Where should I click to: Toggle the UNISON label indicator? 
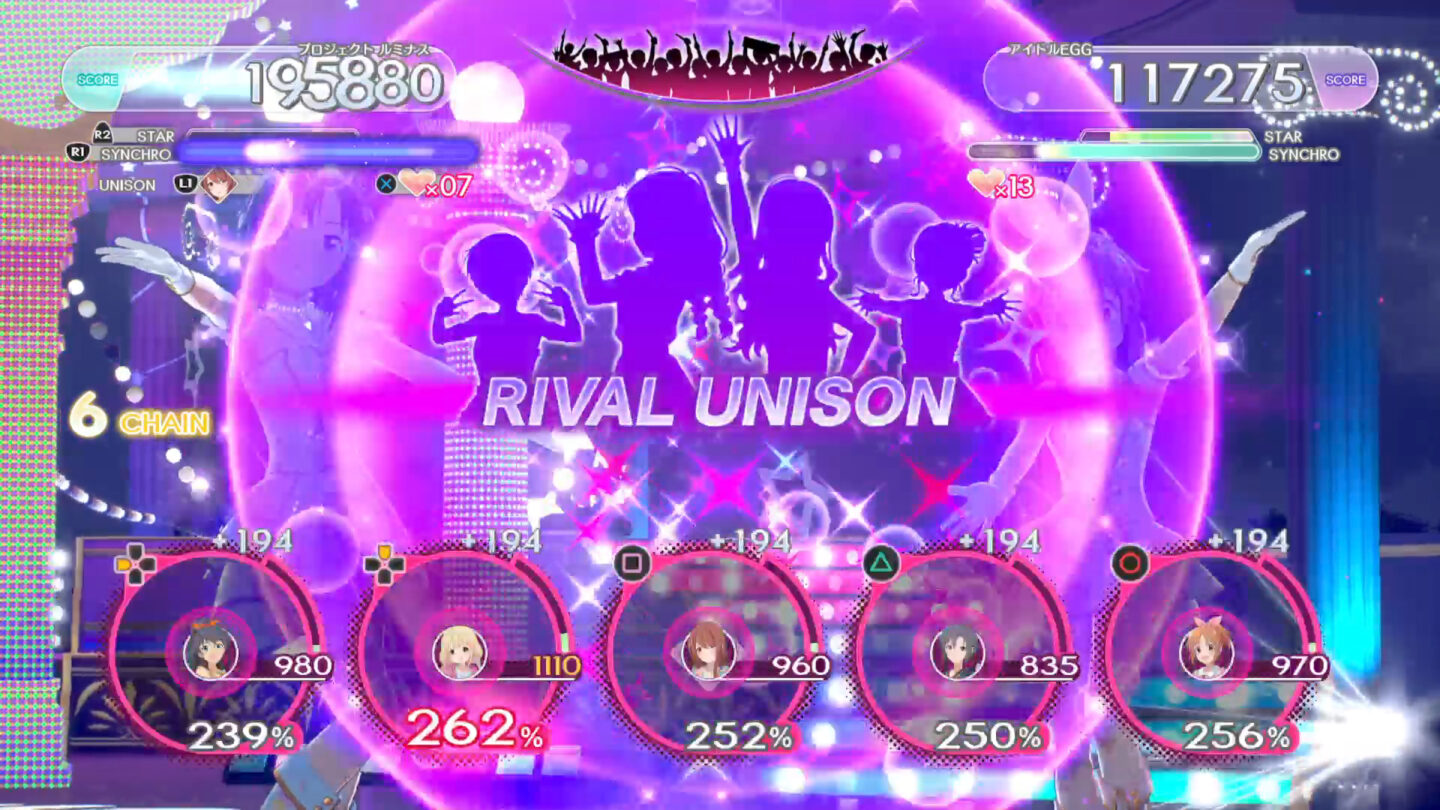pos(130,185)
